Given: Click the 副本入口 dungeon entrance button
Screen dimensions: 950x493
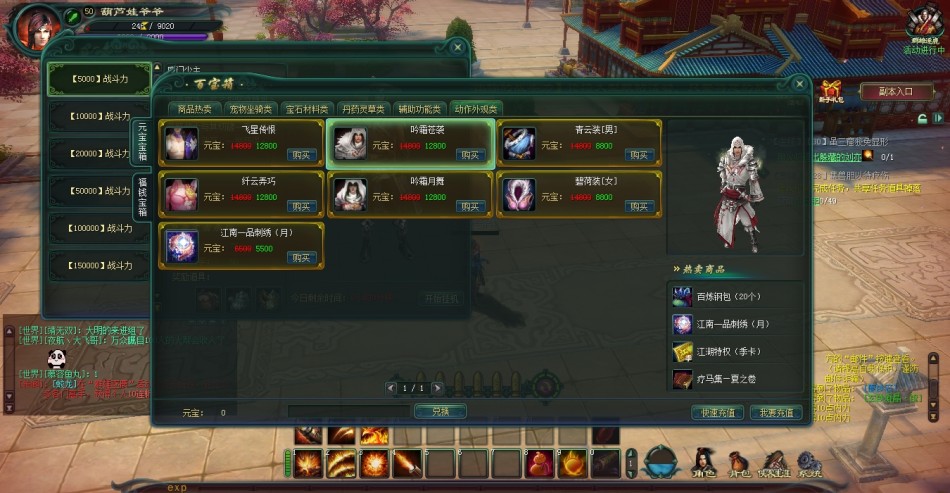Looking at the screenshot, I should click(x=896, y=91).
